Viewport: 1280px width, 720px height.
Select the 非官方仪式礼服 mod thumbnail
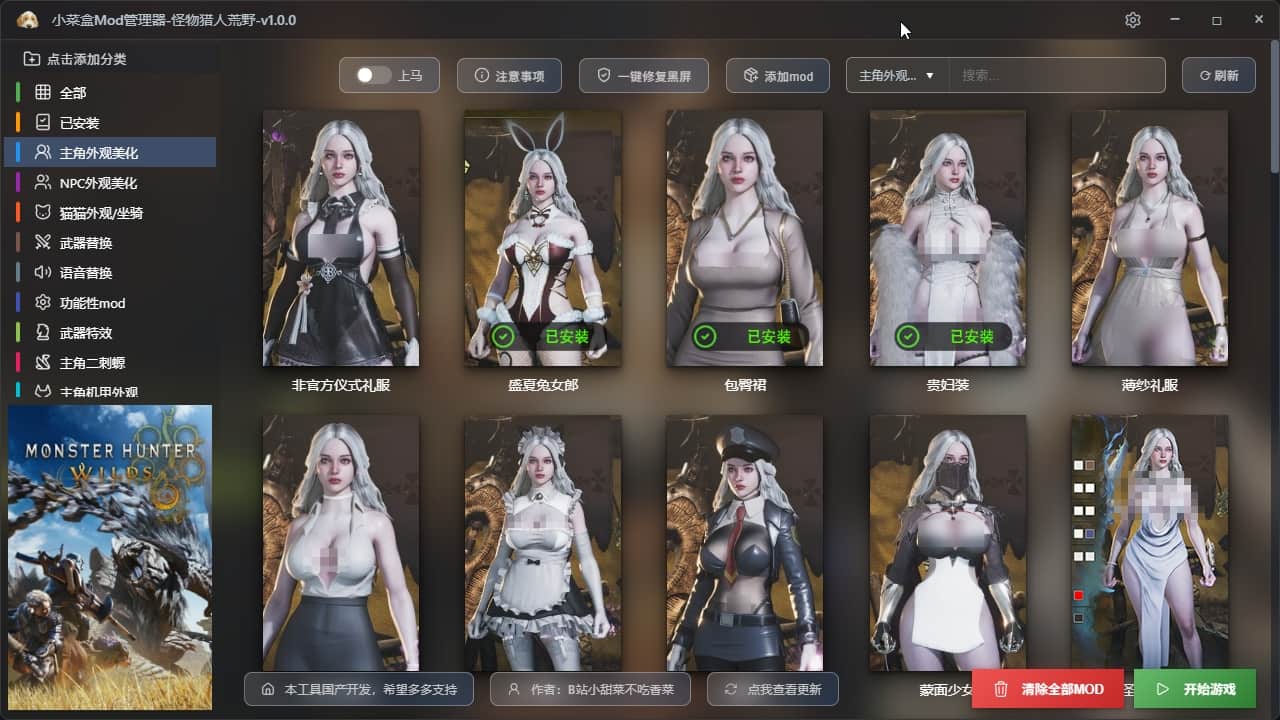coord(341,238)
